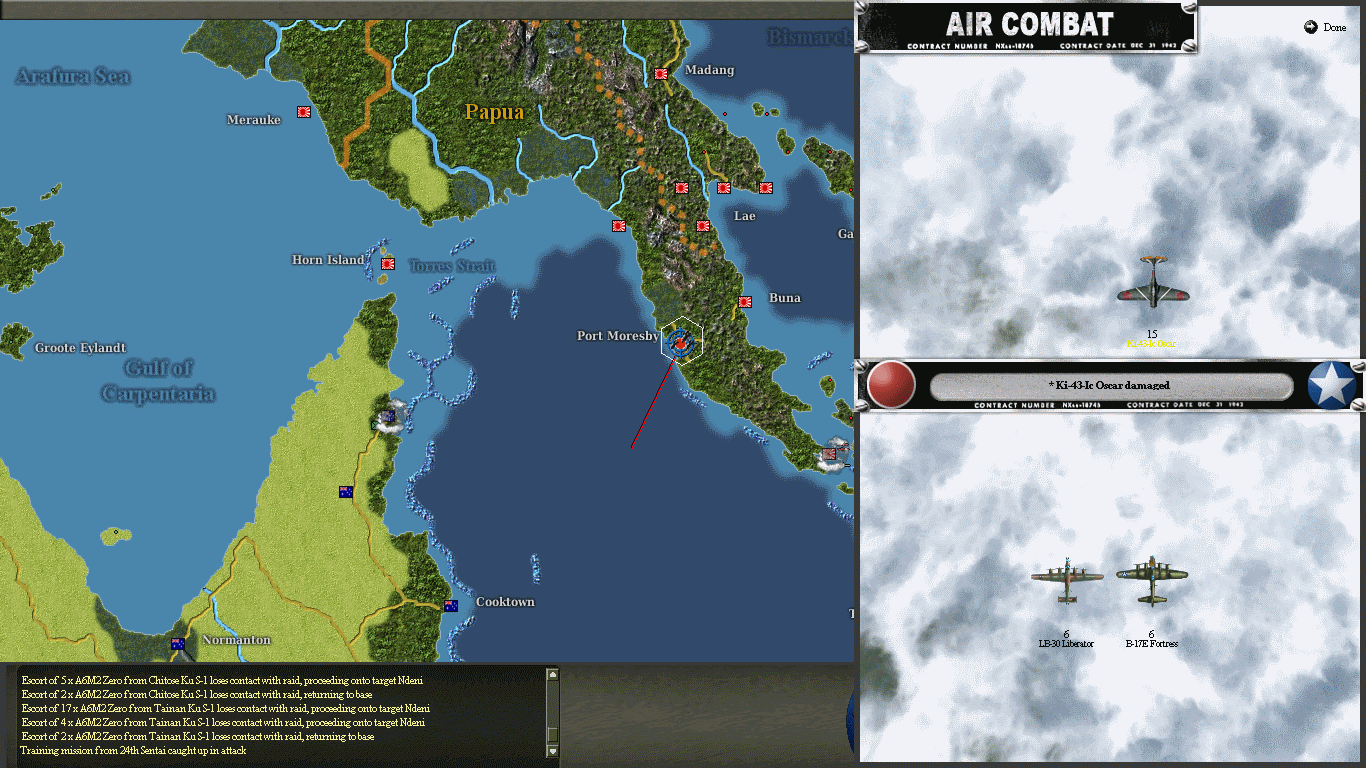The width and height of the screenshot is (1366, 768).
Task: Select the Japanese base flag at Madang
Action: click(x=660, y=73)
